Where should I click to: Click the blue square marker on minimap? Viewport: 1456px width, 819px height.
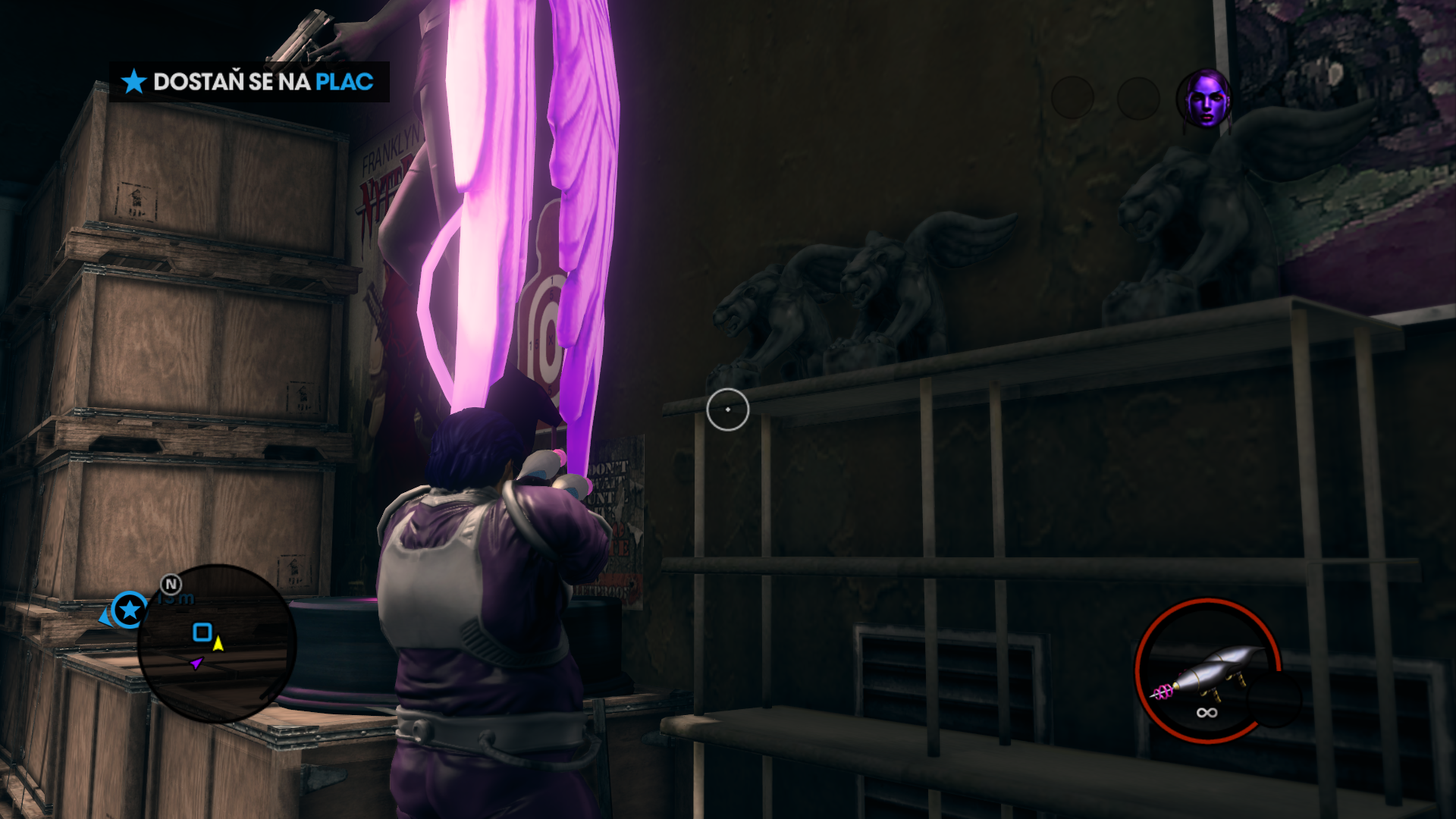pyautogui.click(x=202, y=632)
